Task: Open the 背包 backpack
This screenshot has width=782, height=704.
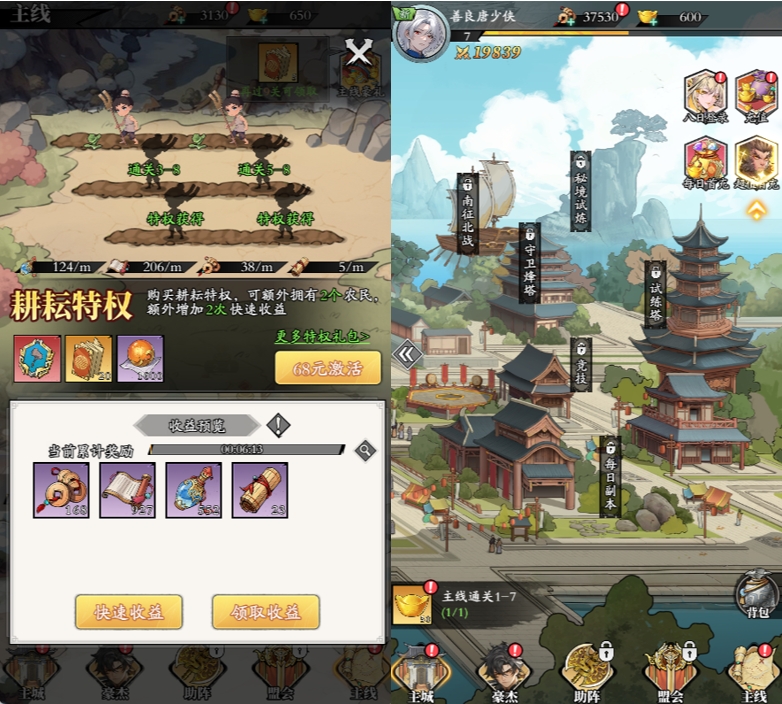Action: [x=756, y=595]
